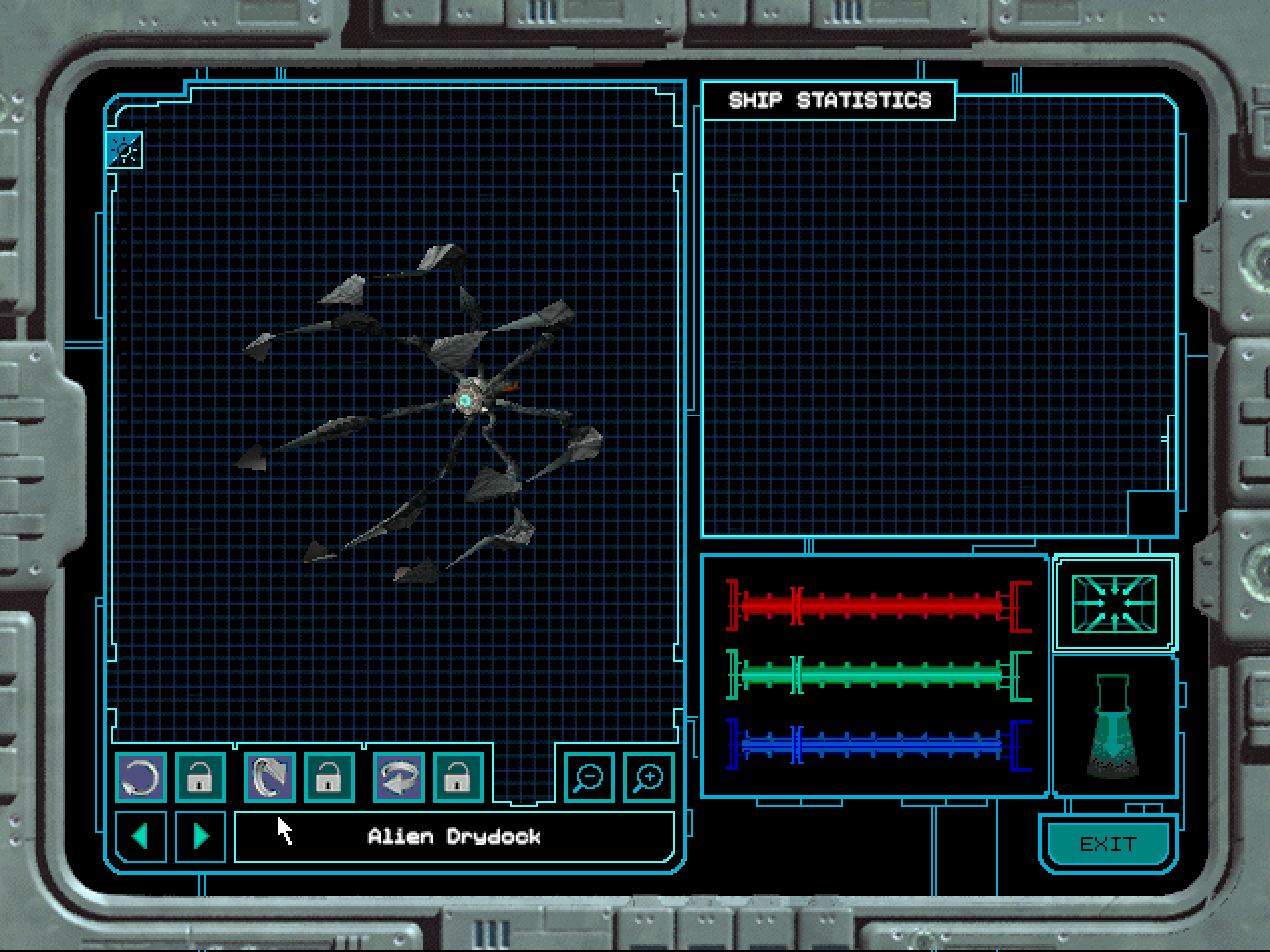Exit the ship viewer screen
Viewport: 1270px width, 952px height.
[1108, 844]
